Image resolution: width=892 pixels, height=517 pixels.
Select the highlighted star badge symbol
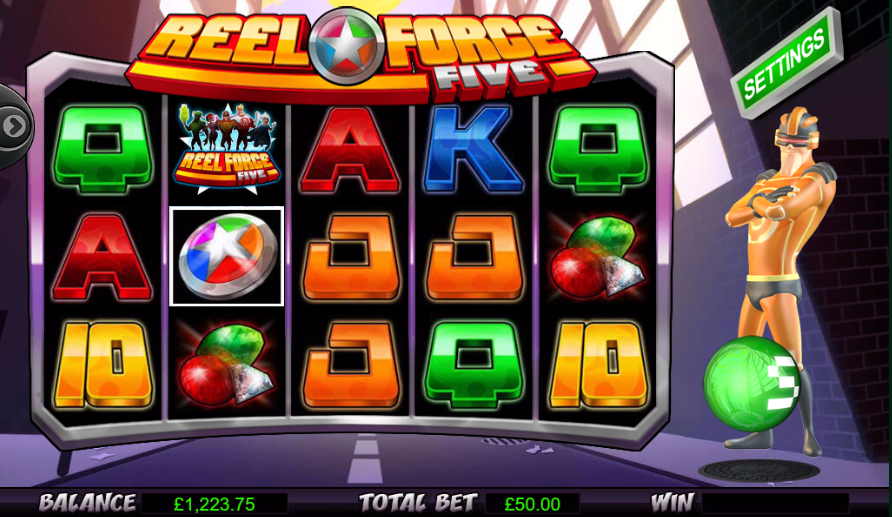pos(226,256)
